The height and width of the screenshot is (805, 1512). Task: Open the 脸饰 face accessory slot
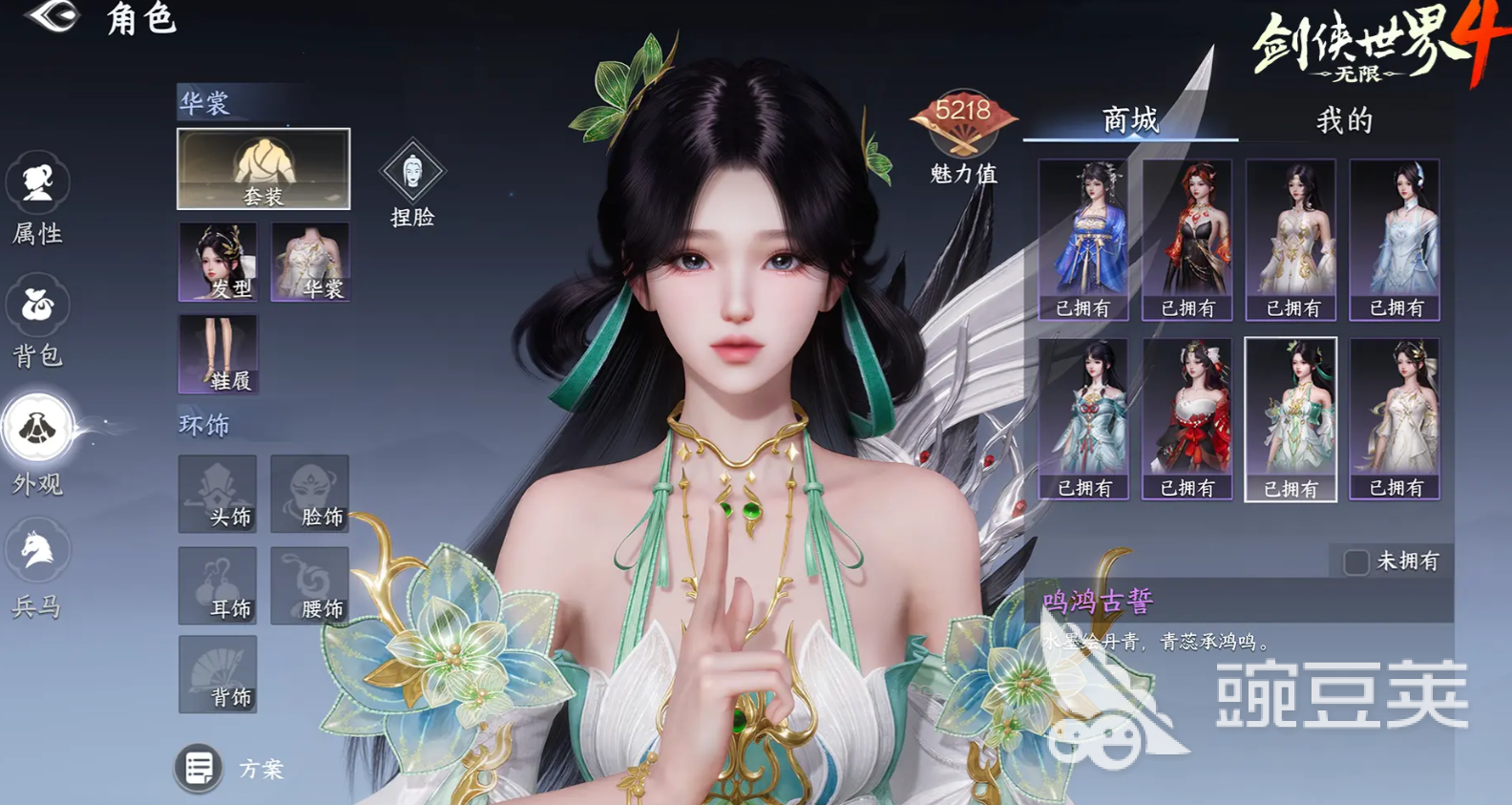click(x=310, y=495)
